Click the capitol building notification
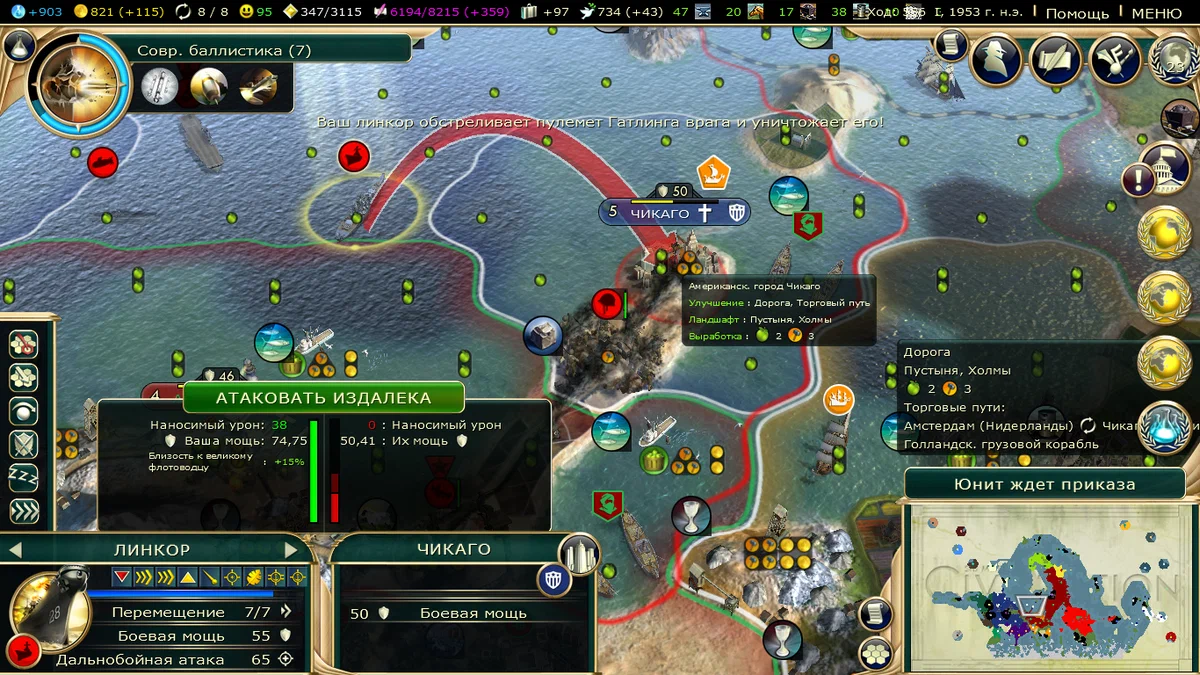 [x=1164, y=160]
